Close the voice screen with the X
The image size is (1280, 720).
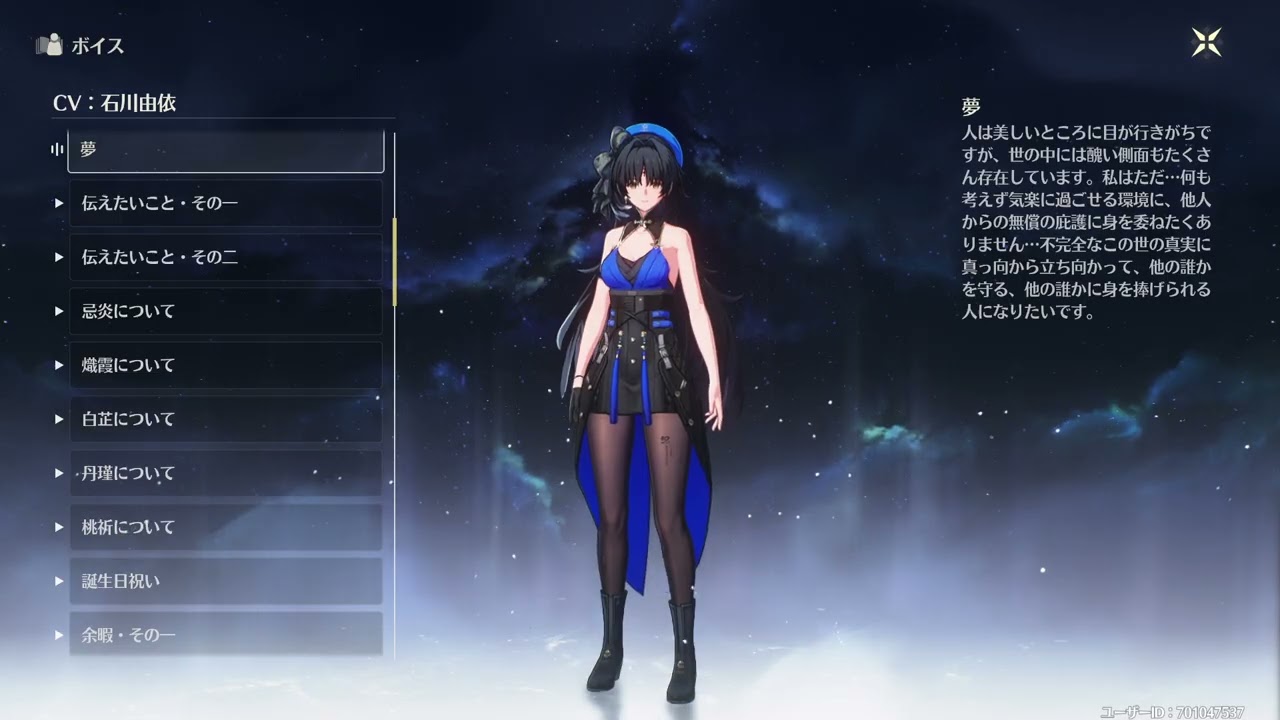[1207, 42]
